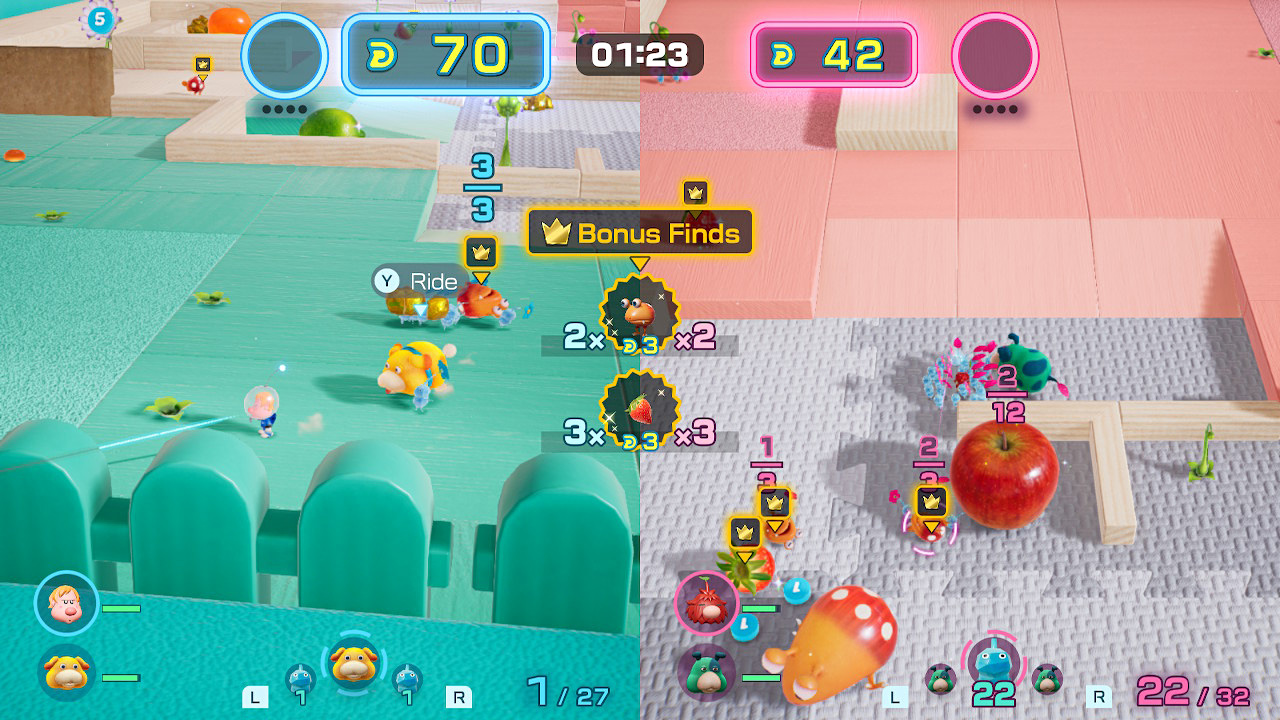The height and width of the screenshot is (720, 1280).
Task: Select the pink-ringed red leader portrait
Action: point(707,603)
